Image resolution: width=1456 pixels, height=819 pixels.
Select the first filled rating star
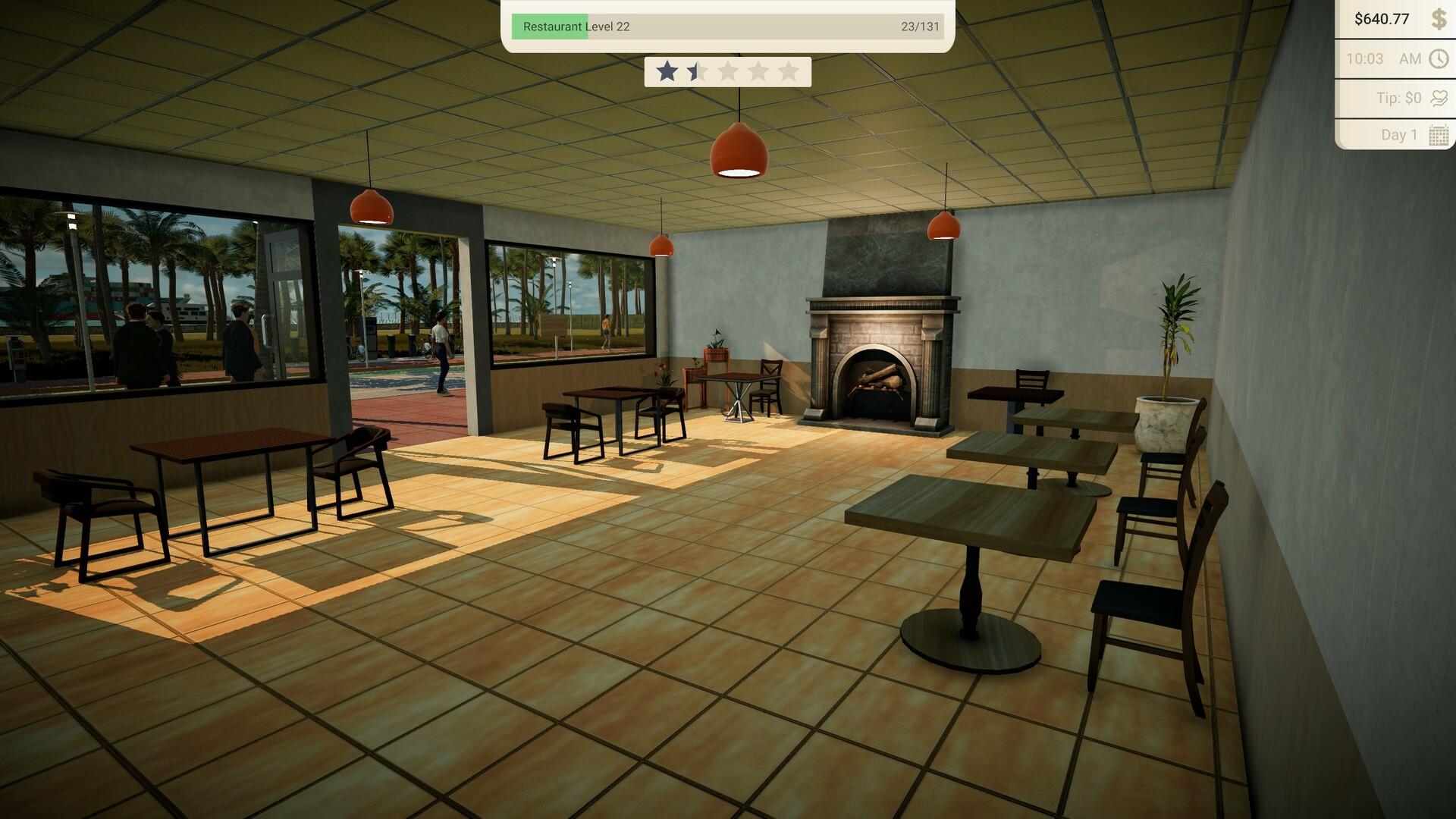pos(667,72)
